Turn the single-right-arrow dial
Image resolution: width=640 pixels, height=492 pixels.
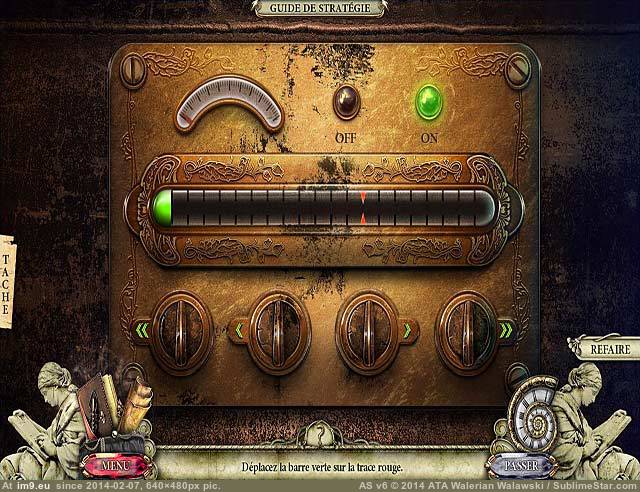tap(368, 328)
